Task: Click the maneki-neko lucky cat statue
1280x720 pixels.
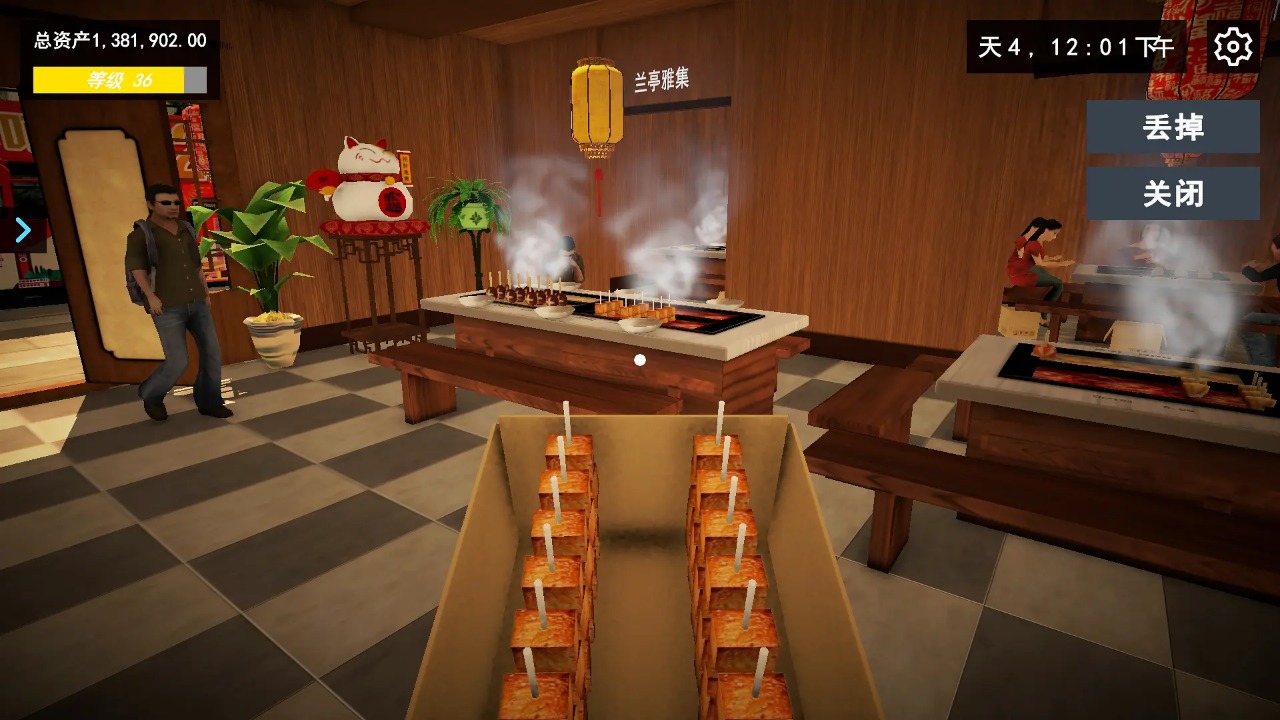Action: click(x=368, y=180)
